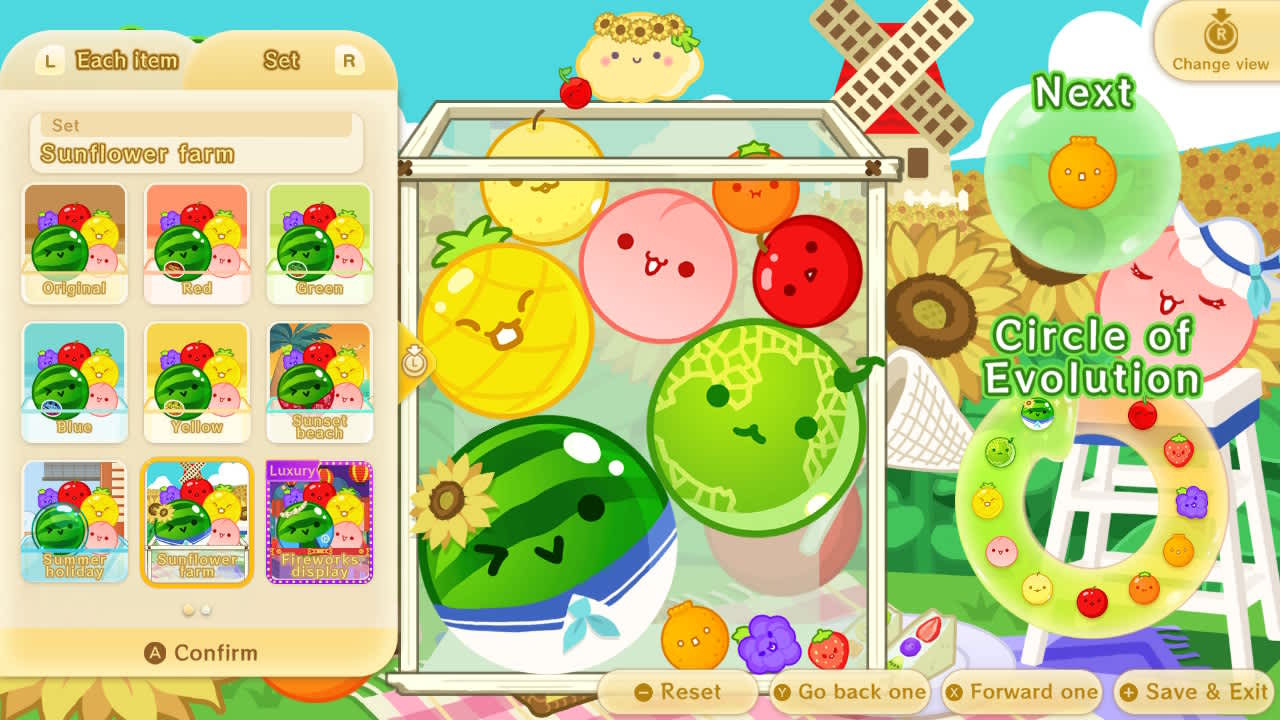
Task: Click the melon icon in Circle of Evolution
Action: 999,450
